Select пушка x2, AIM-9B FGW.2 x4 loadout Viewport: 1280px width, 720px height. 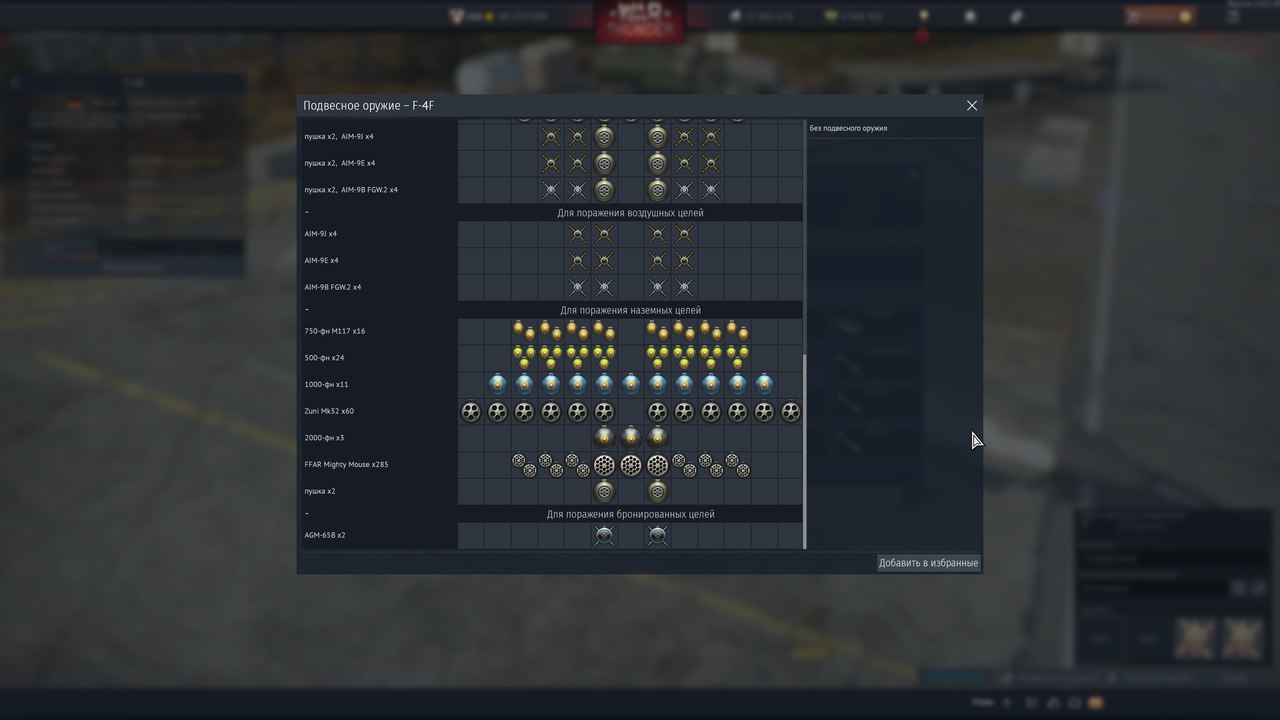tap(351, 190)
